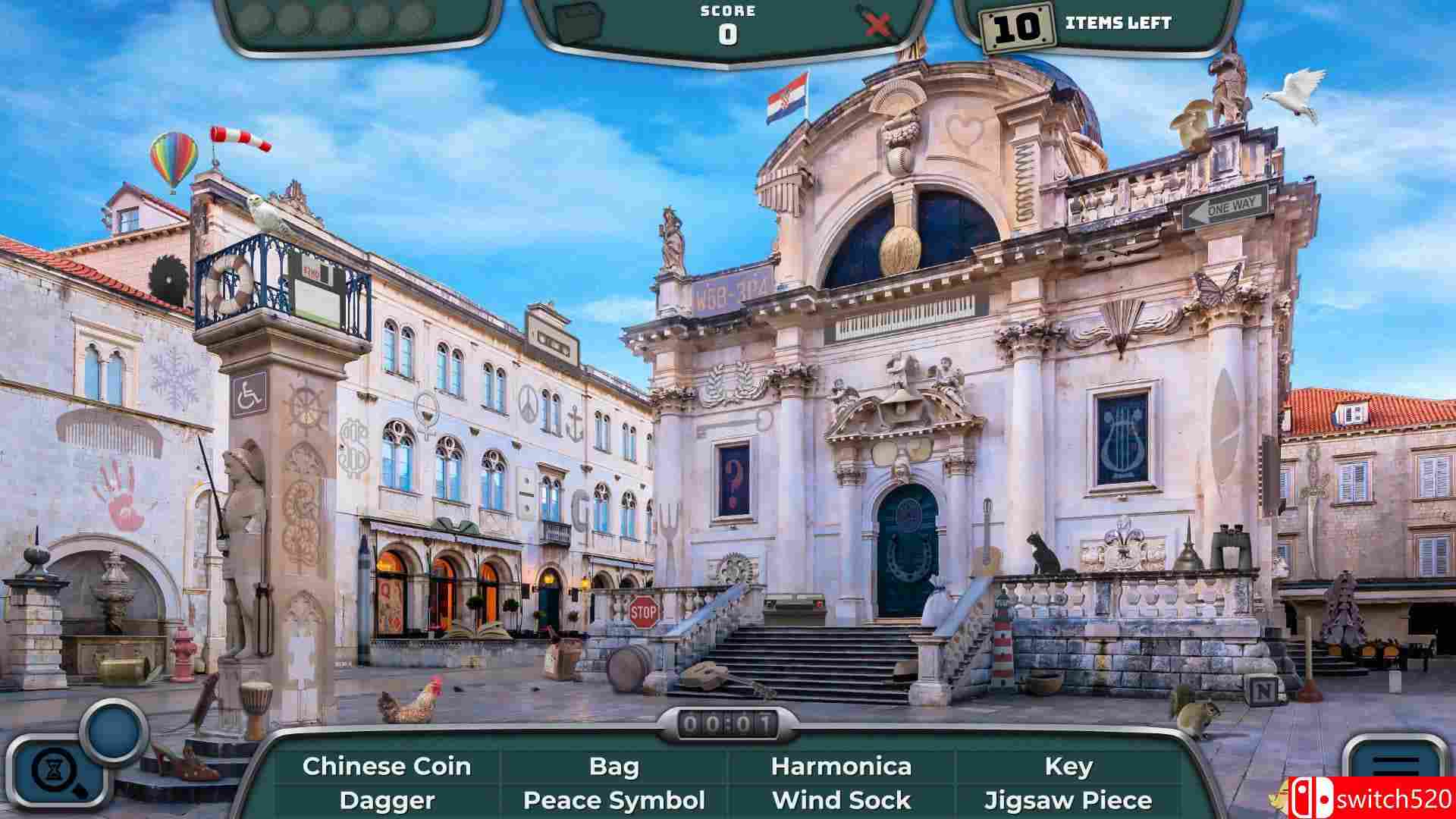The width and height of the screenshot is (1456, 819).
Task: Select Chinese Coin from the item list
Action: coord(387,766)
